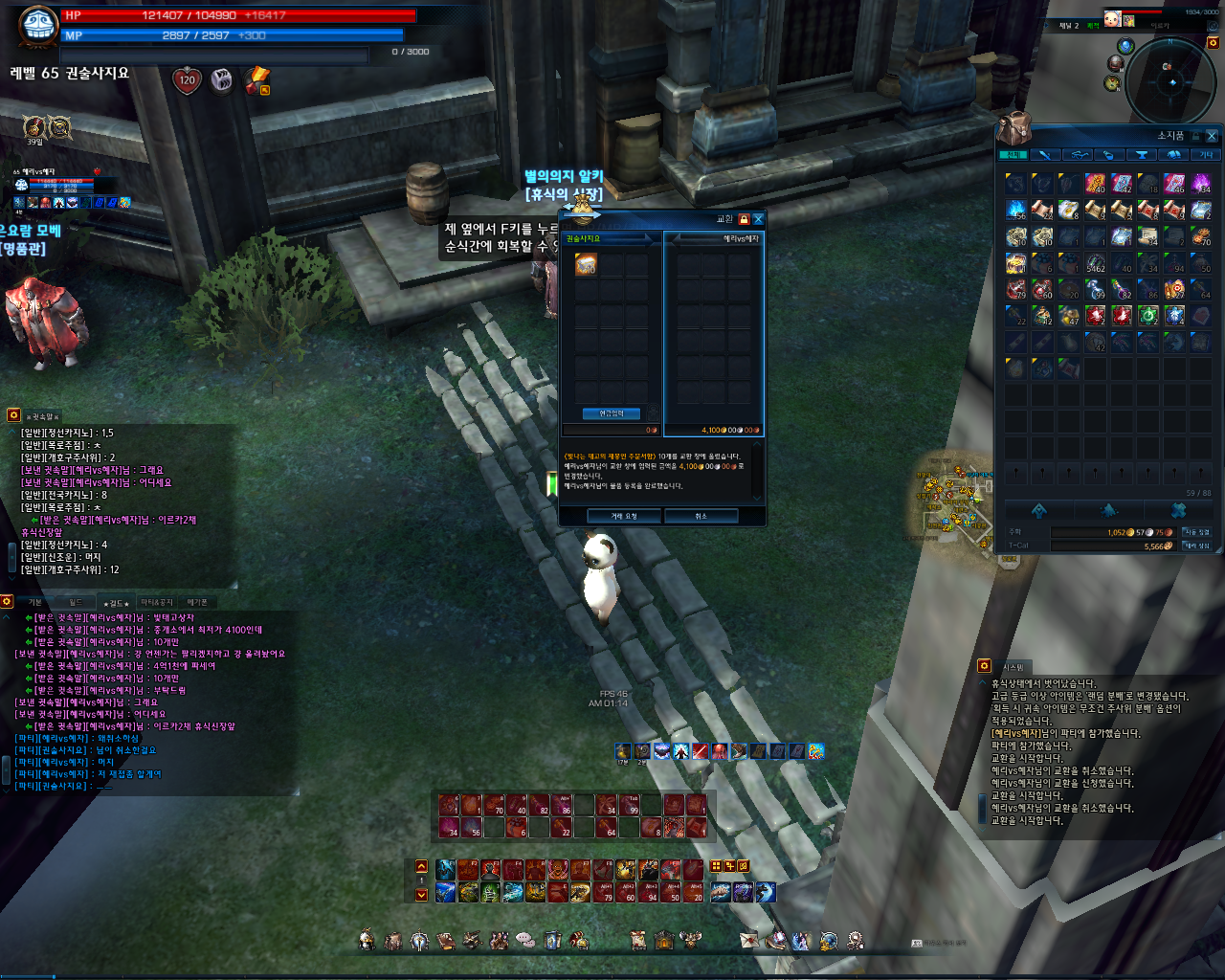Switch chat to the 기본 tab
1225x980 pixels.
35,602
